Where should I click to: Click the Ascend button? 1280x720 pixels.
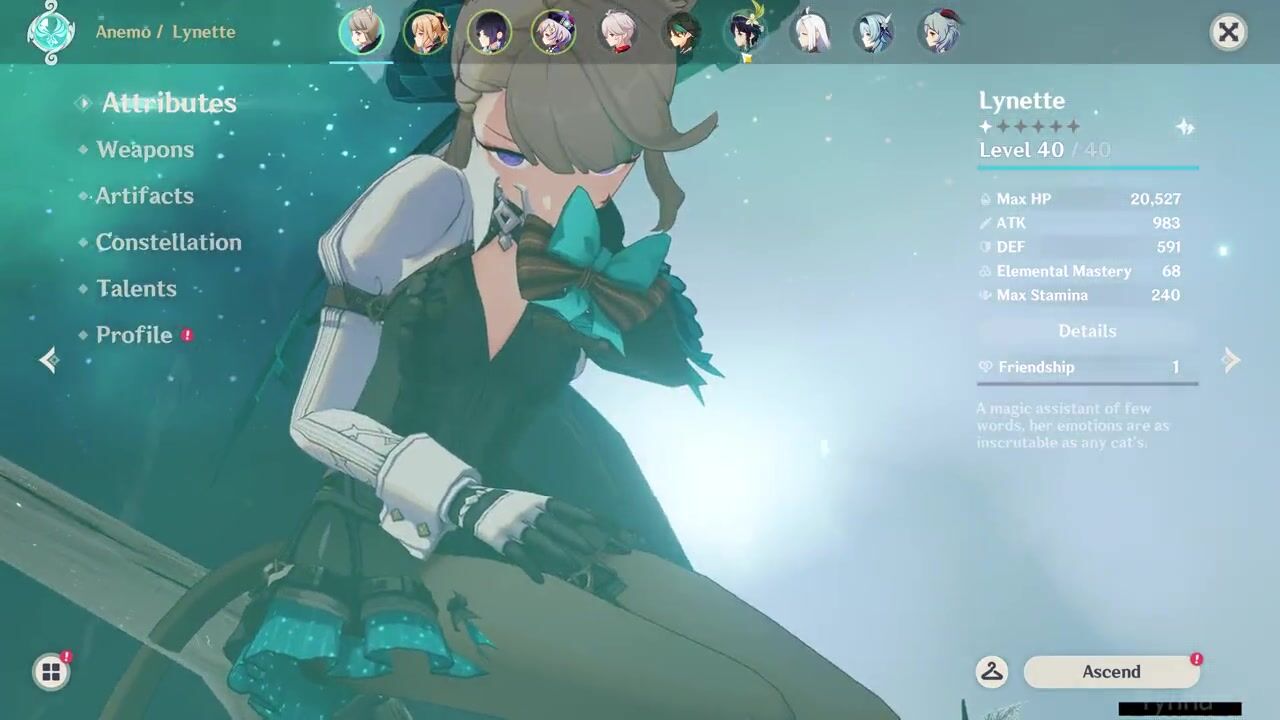coord(1111,672)
